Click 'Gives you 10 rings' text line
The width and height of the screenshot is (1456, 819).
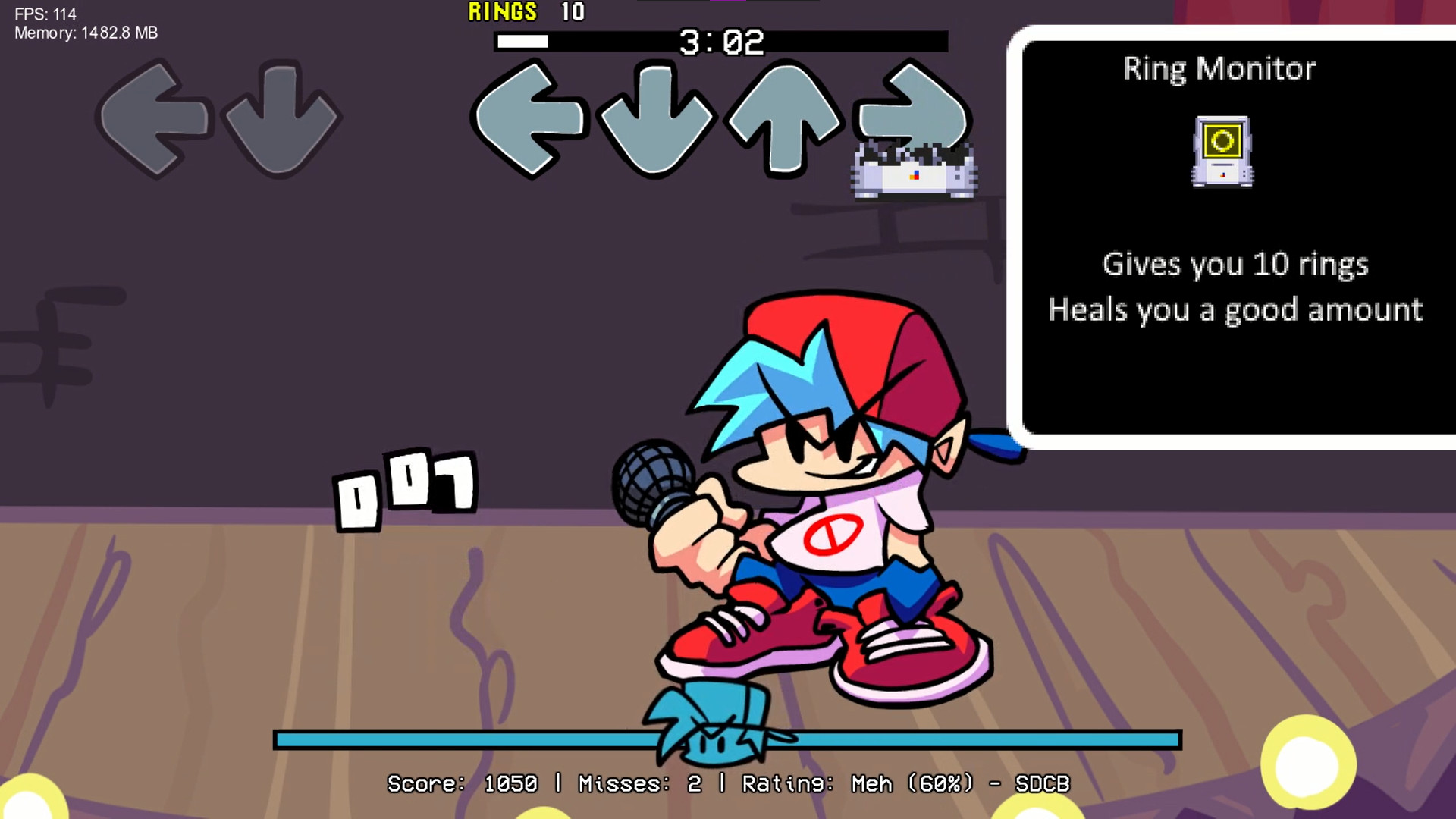(x=1236, y=265)
